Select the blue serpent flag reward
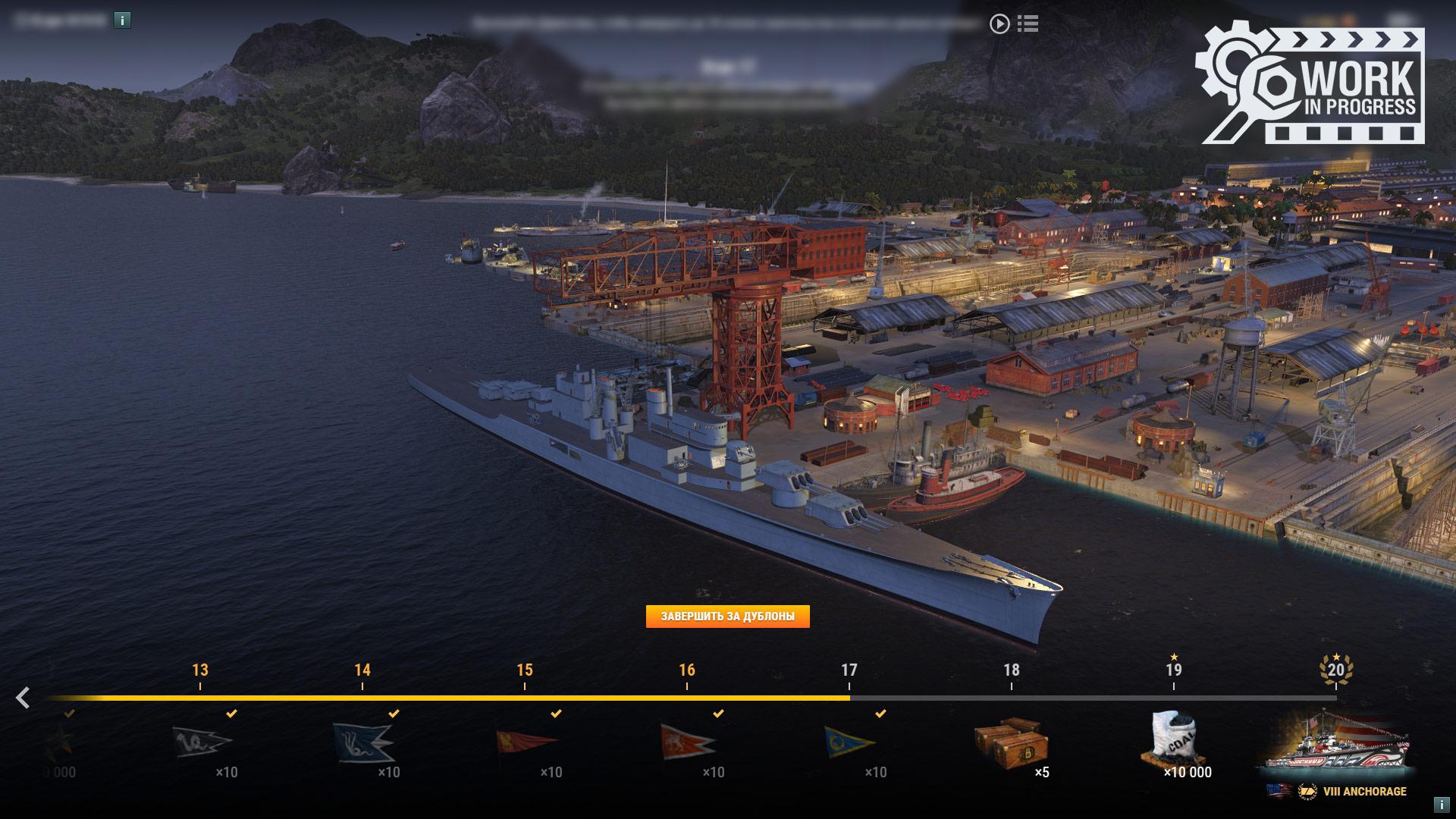Image resolution: width=1456 pixels, height=819 pixels. point(362,741)
